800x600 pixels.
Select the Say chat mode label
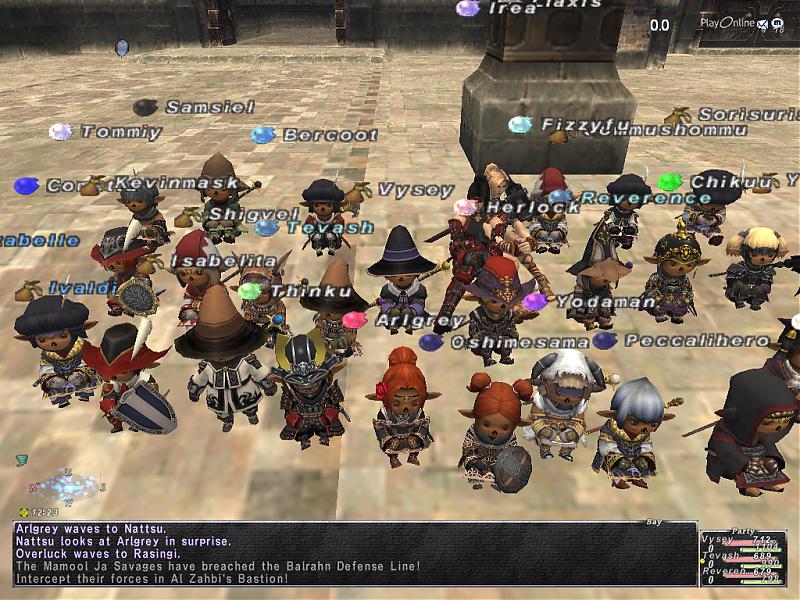[657, 522]
